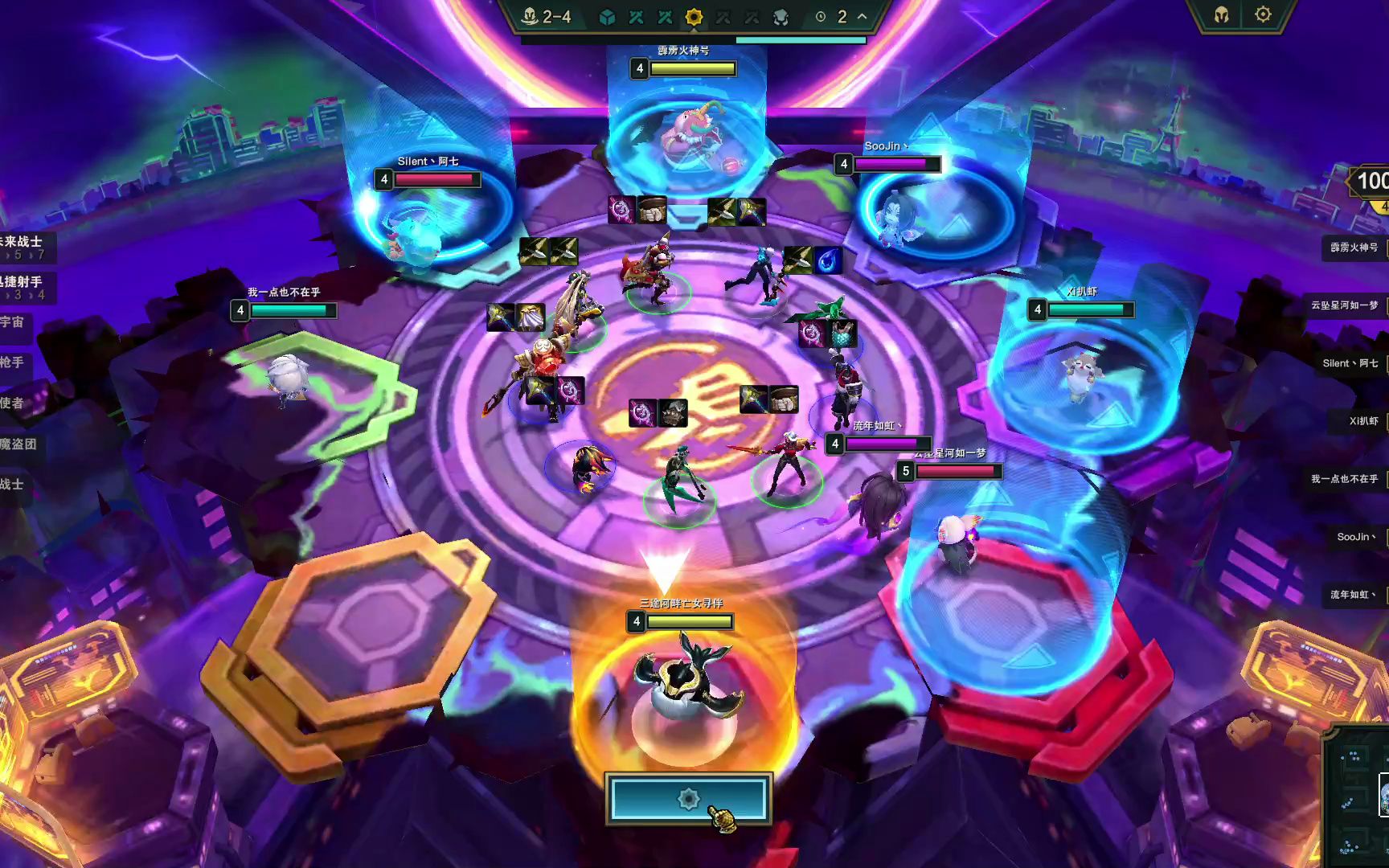Viewport: 1389px width, 868px height.
Task: Select the final helmet stage icon in the tracker
Action: coord(780,17)
